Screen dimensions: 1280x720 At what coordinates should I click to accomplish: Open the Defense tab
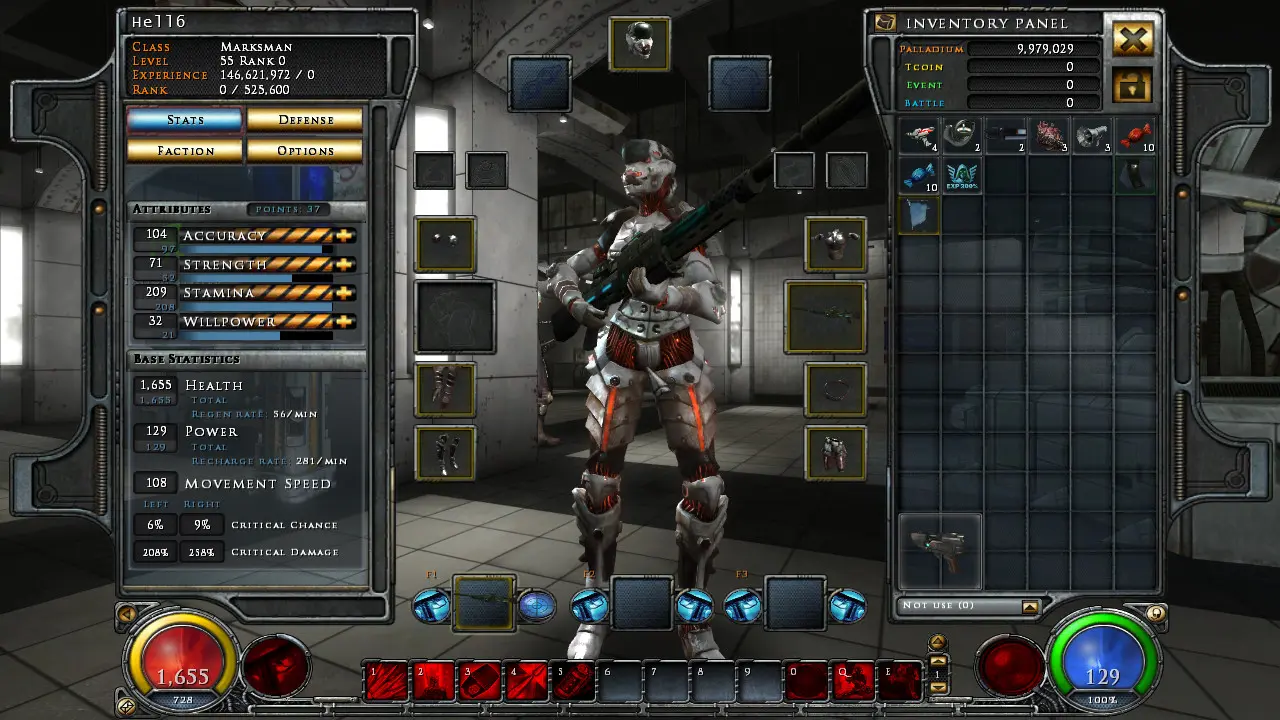tap(305, 119)
